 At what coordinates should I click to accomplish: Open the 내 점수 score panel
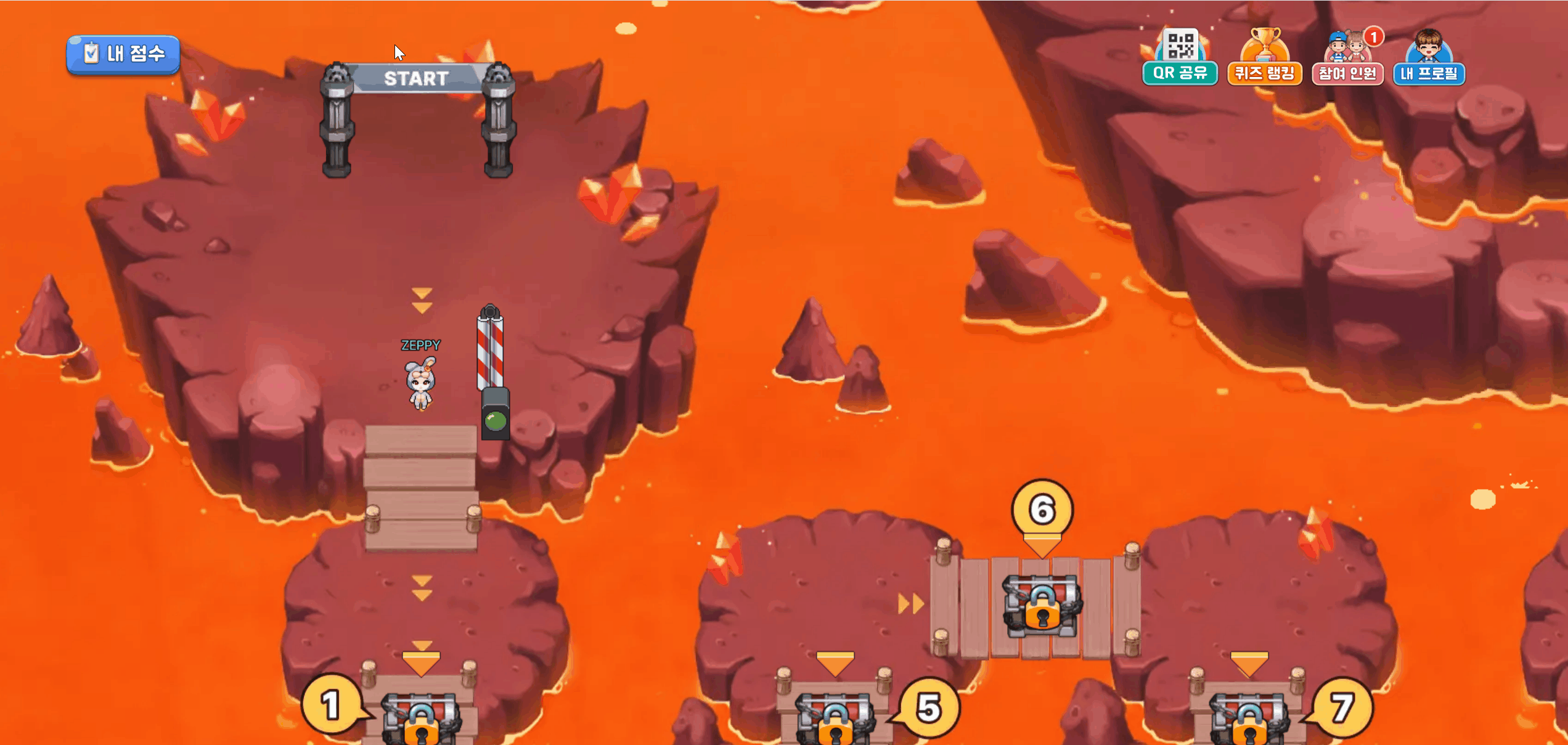coord(123,54)
